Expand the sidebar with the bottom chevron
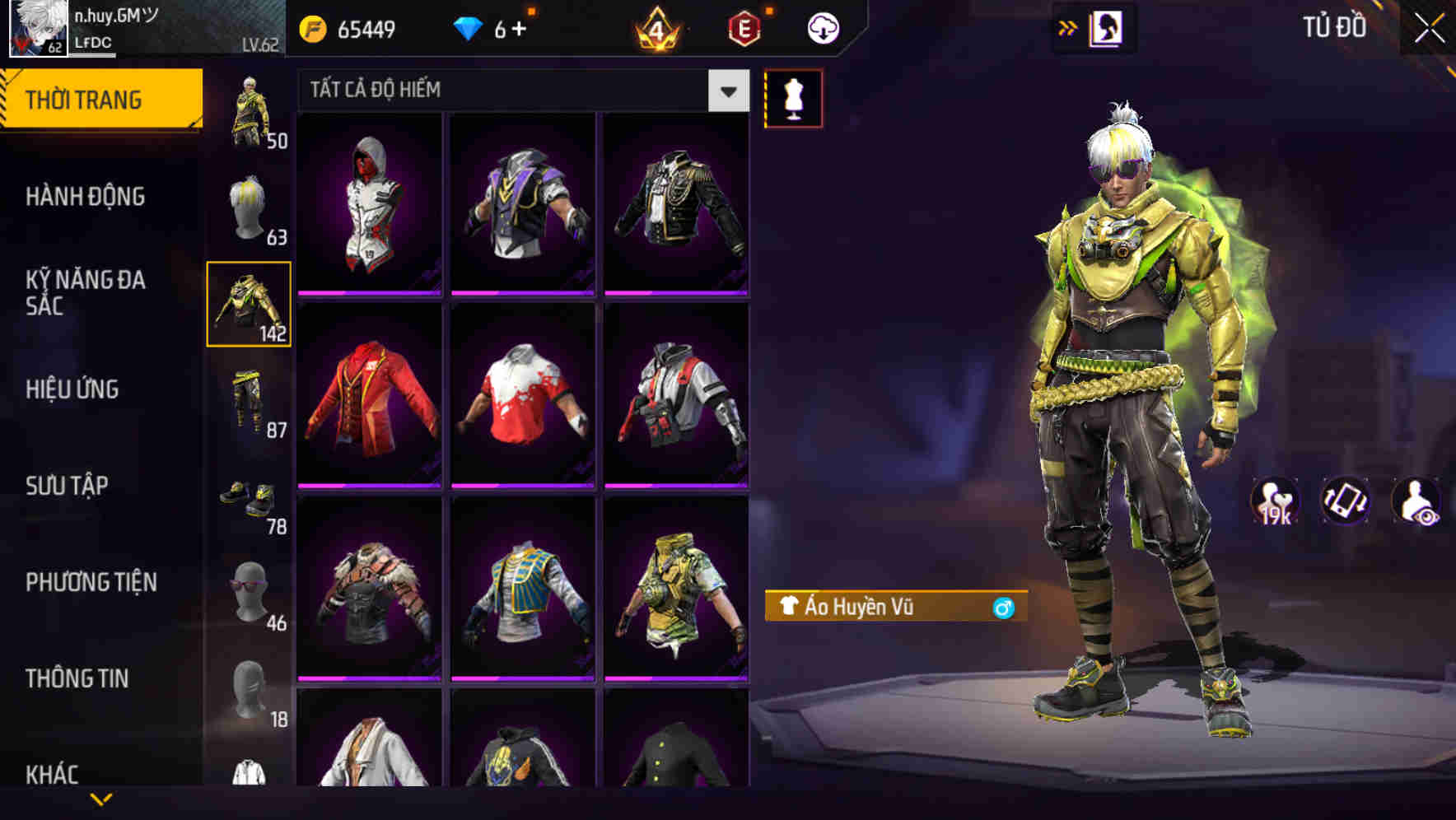 point(101,797)
